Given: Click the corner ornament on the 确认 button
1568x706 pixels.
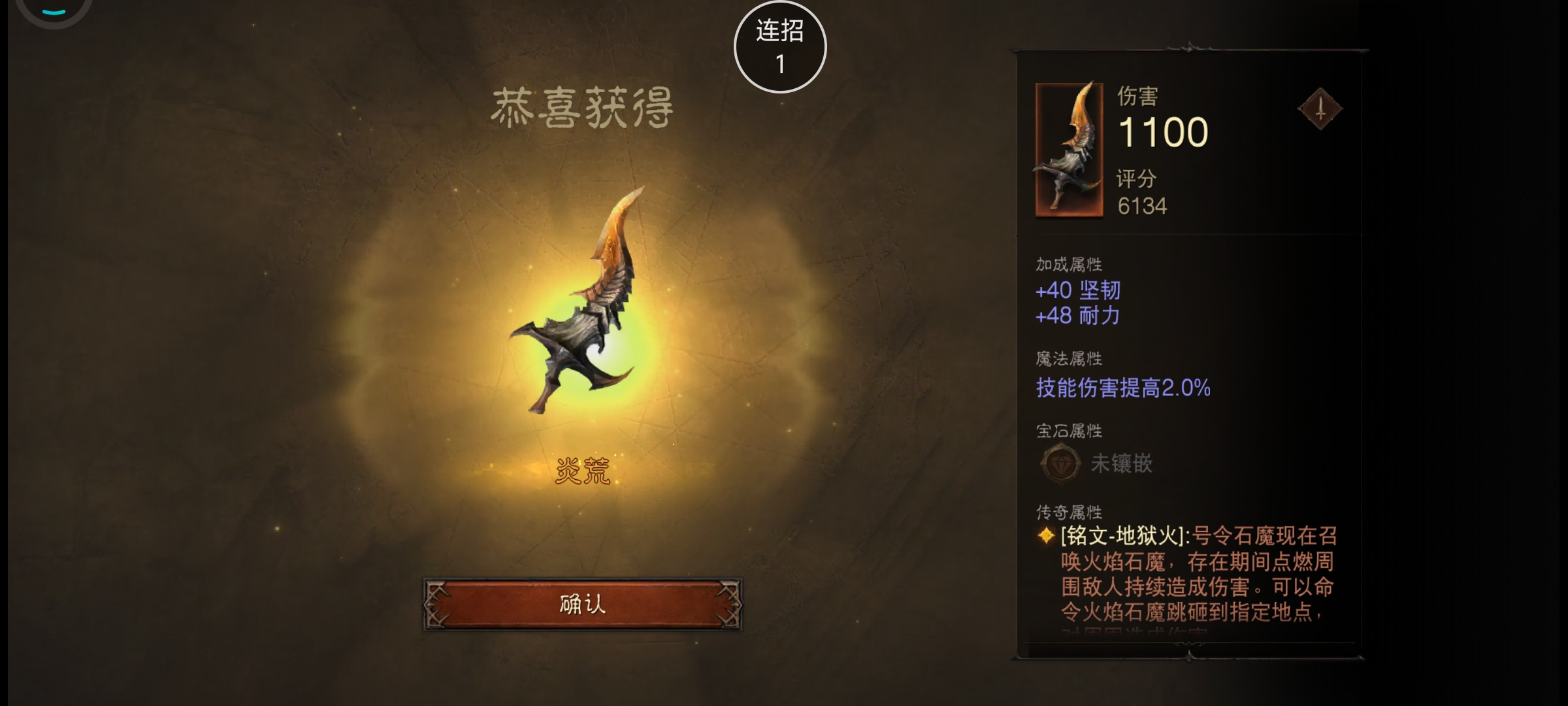Looking at the screenshot, I should click(436, 605).
